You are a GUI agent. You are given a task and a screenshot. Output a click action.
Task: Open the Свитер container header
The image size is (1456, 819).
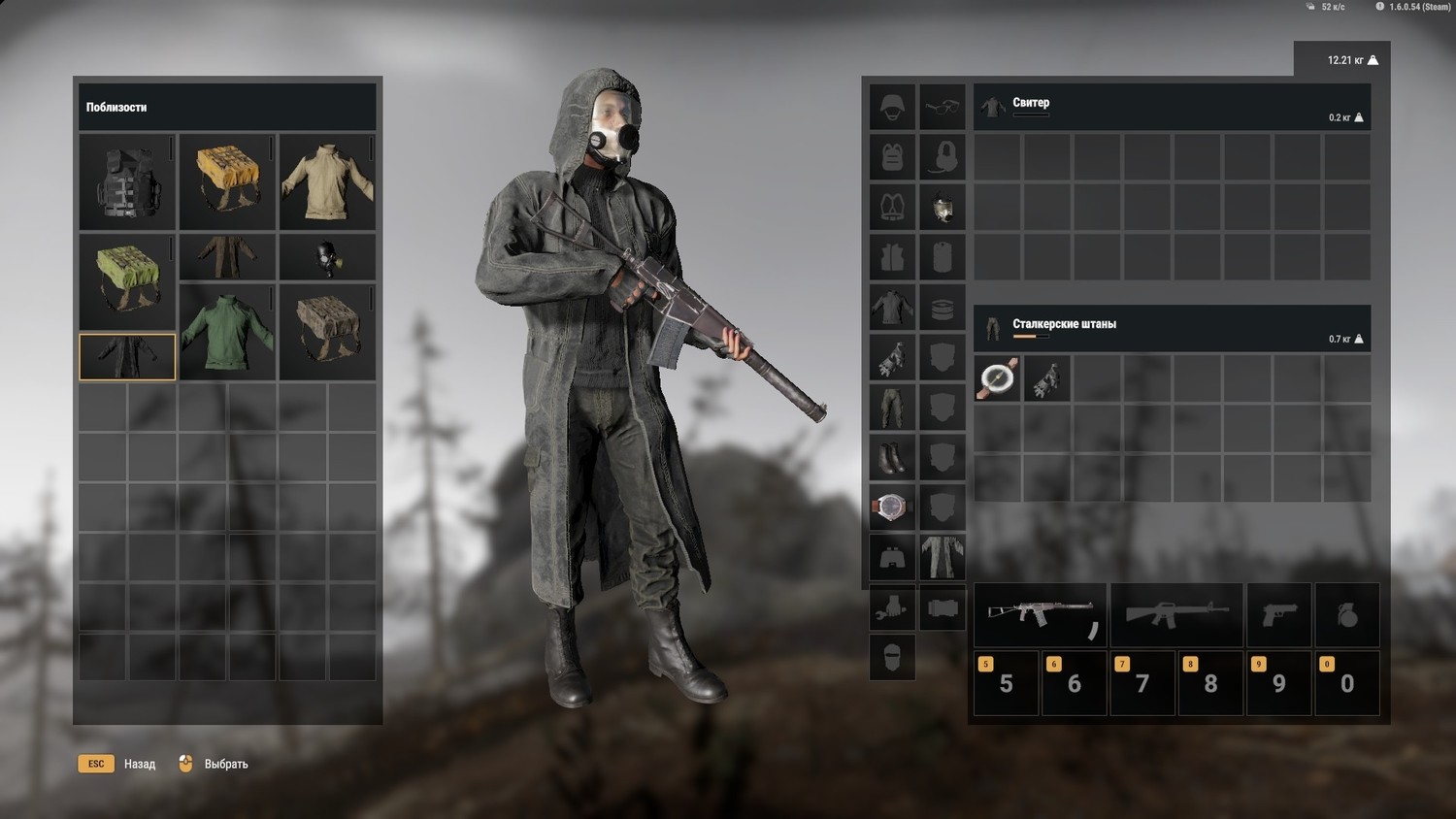(x=1172, y=107)
